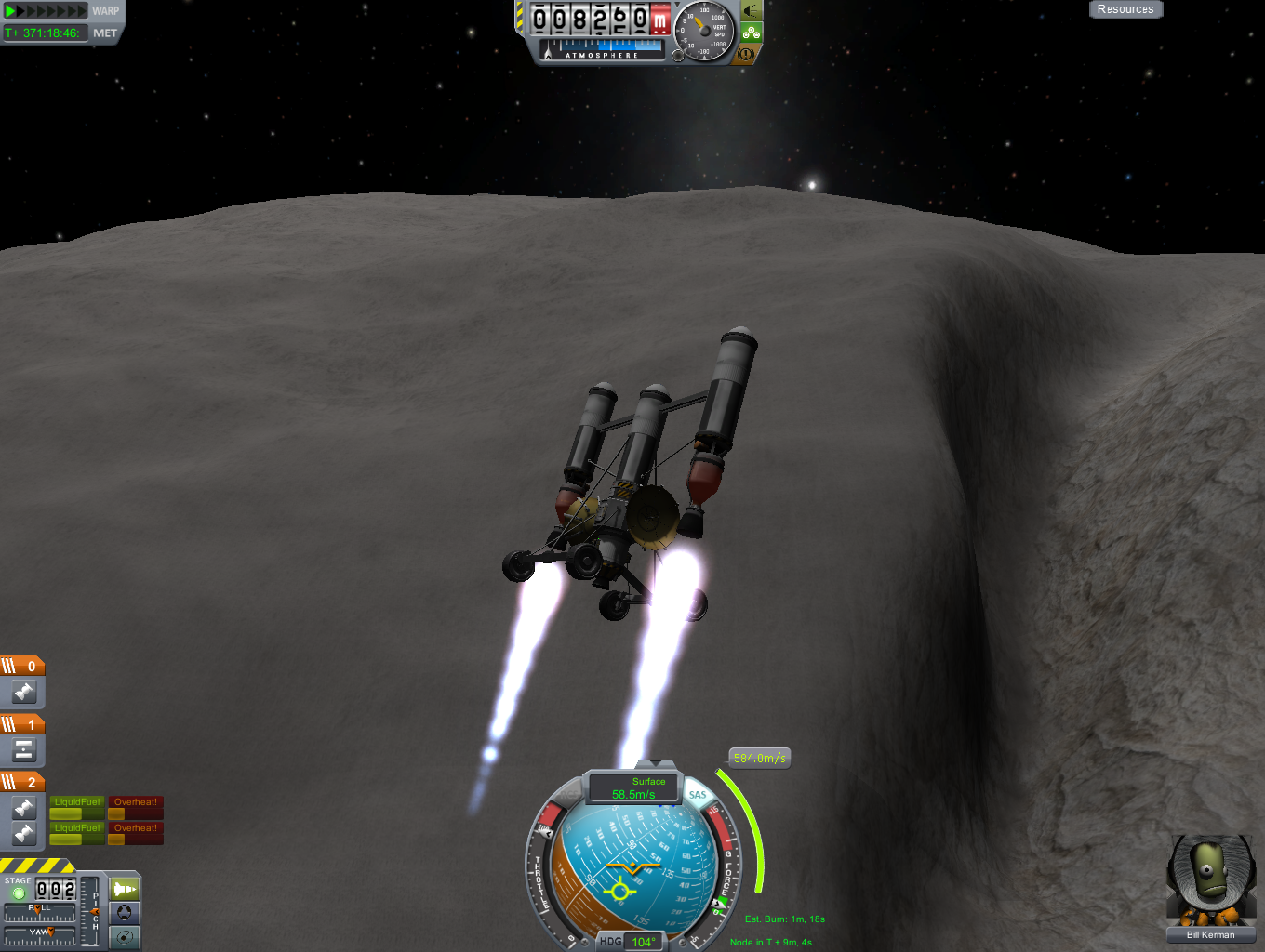Collapse the navball with top arrow
Viewport: 1265px width, 952px height.
[656, 763]
